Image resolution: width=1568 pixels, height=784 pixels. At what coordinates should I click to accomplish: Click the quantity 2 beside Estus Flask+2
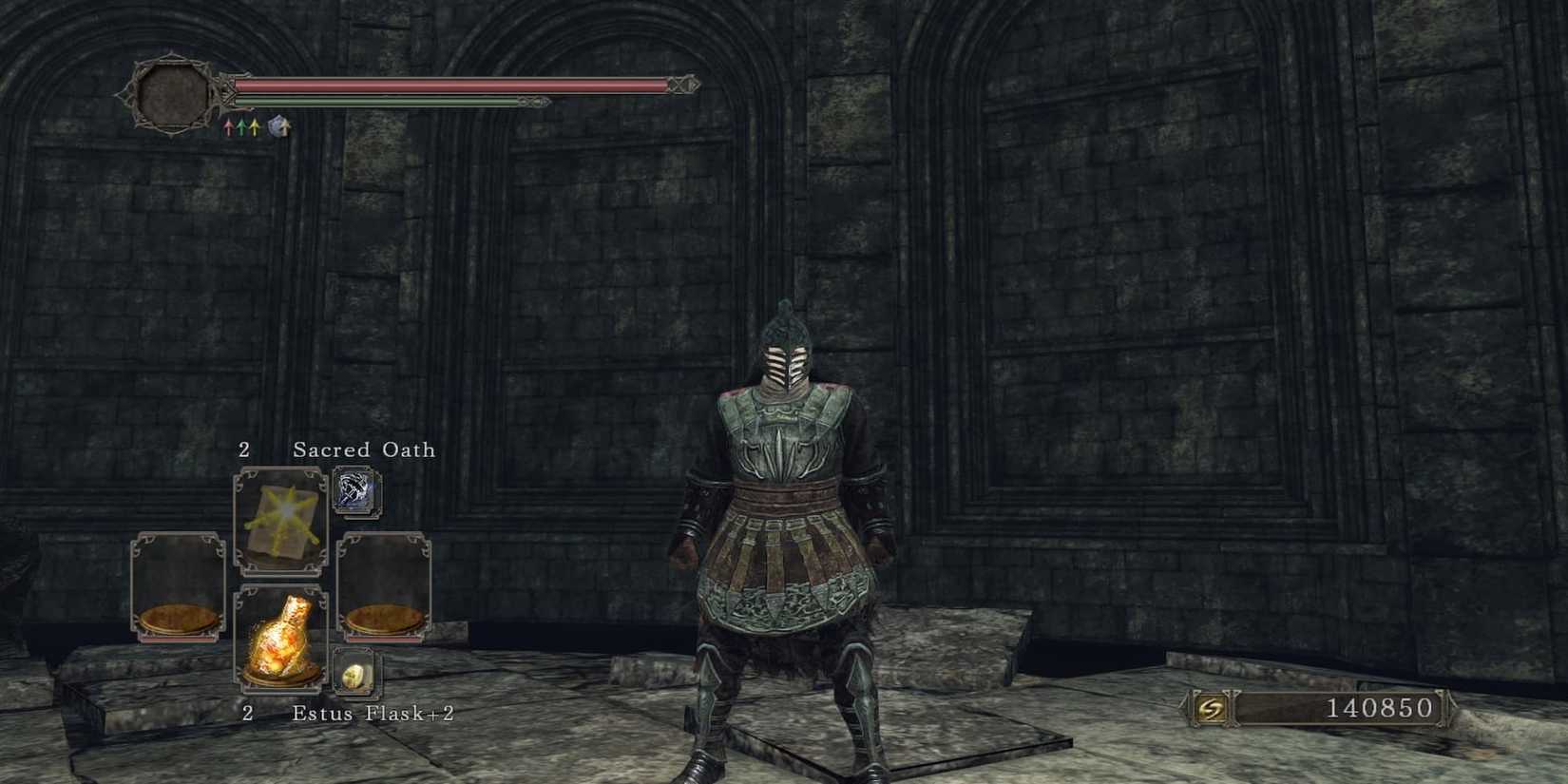pos(249,713)
